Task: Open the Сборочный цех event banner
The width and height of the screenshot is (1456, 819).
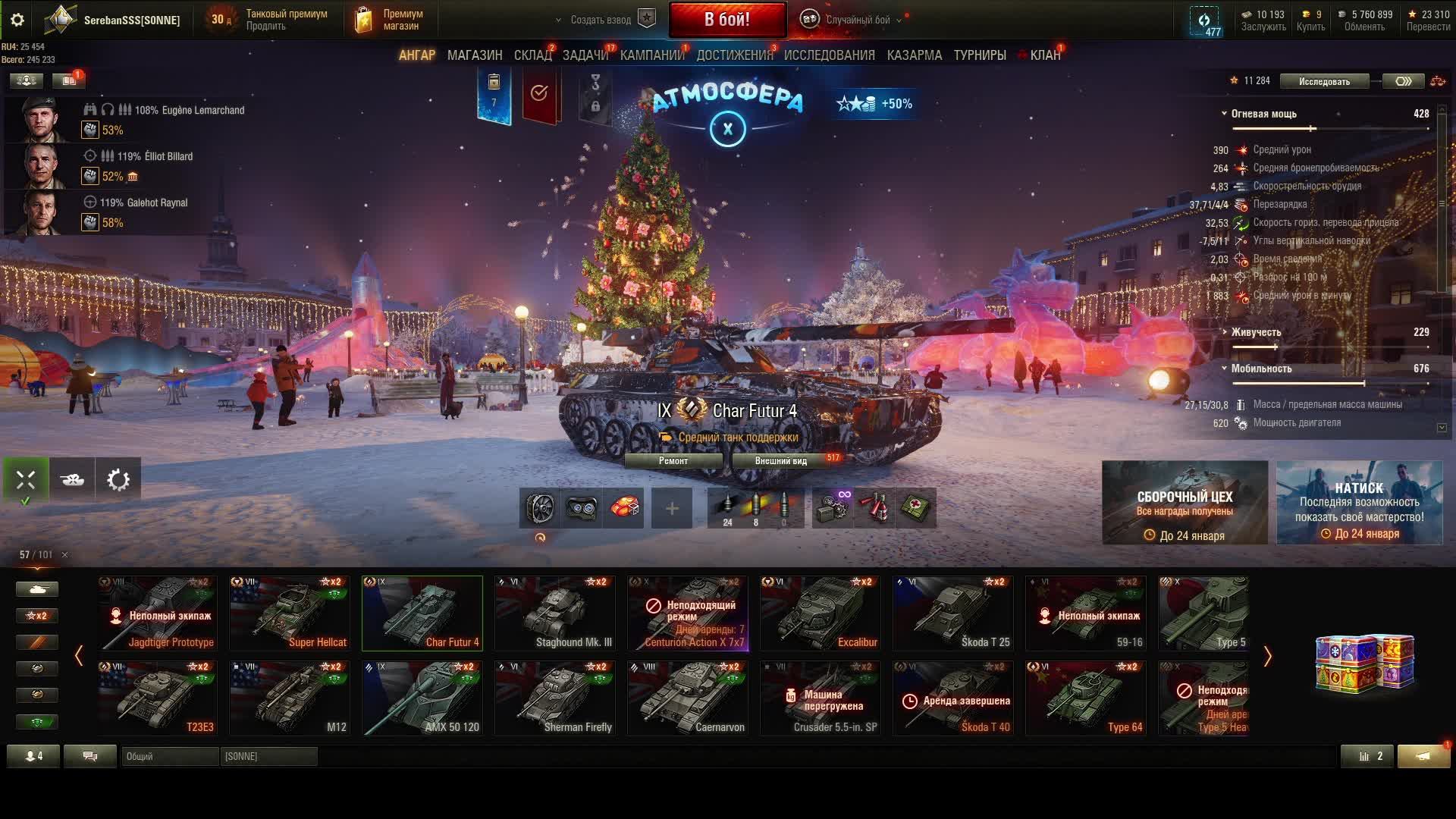Action: [1185, 503]
